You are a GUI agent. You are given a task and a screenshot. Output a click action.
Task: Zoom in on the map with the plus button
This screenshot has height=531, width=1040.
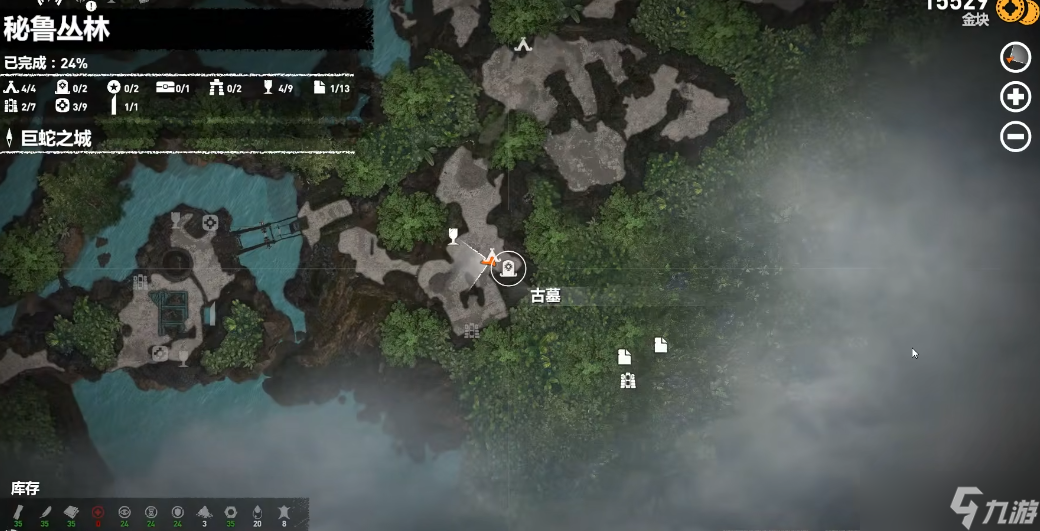[1016, 96]
